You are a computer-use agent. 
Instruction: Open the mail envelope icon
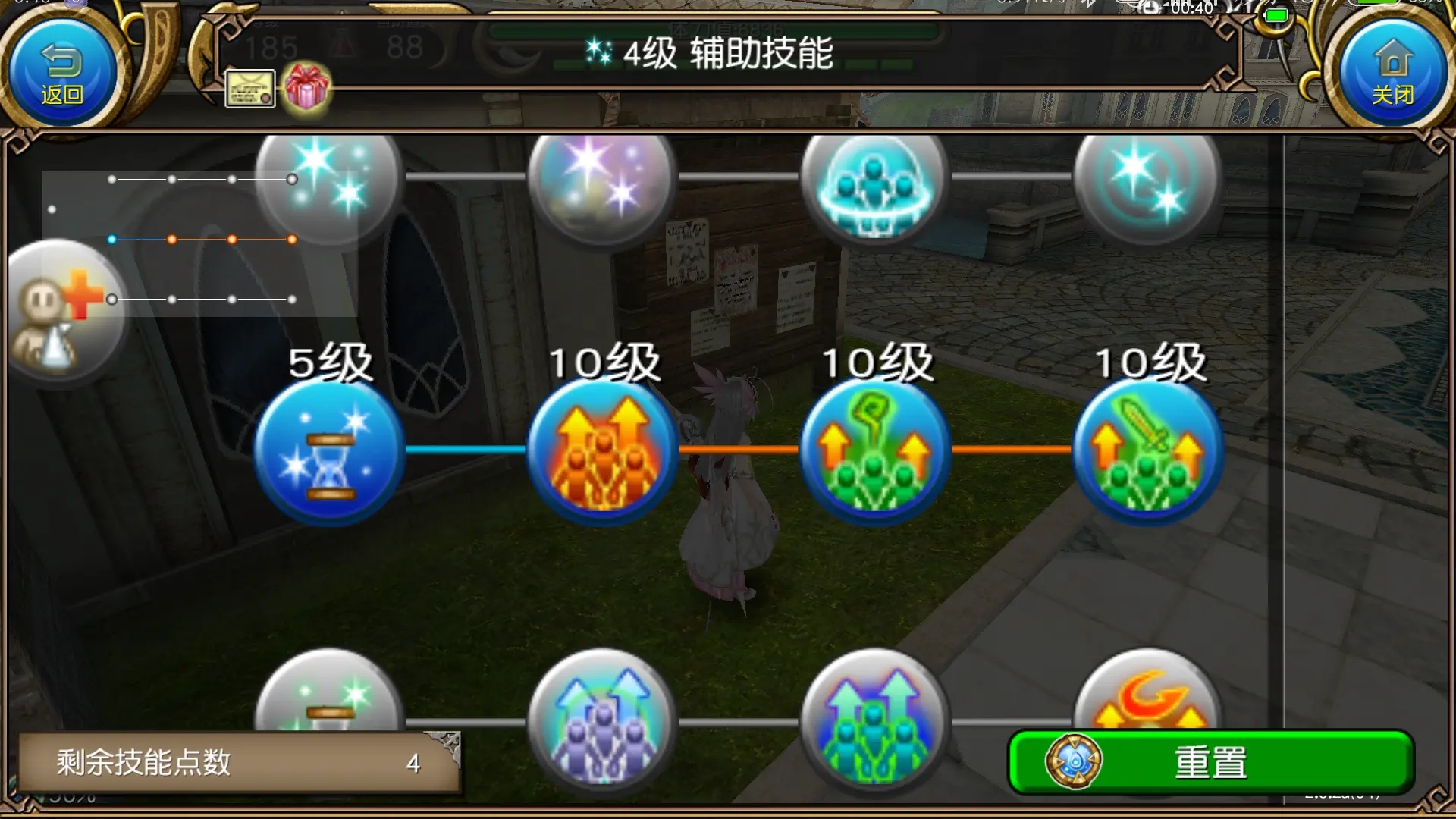250,89
